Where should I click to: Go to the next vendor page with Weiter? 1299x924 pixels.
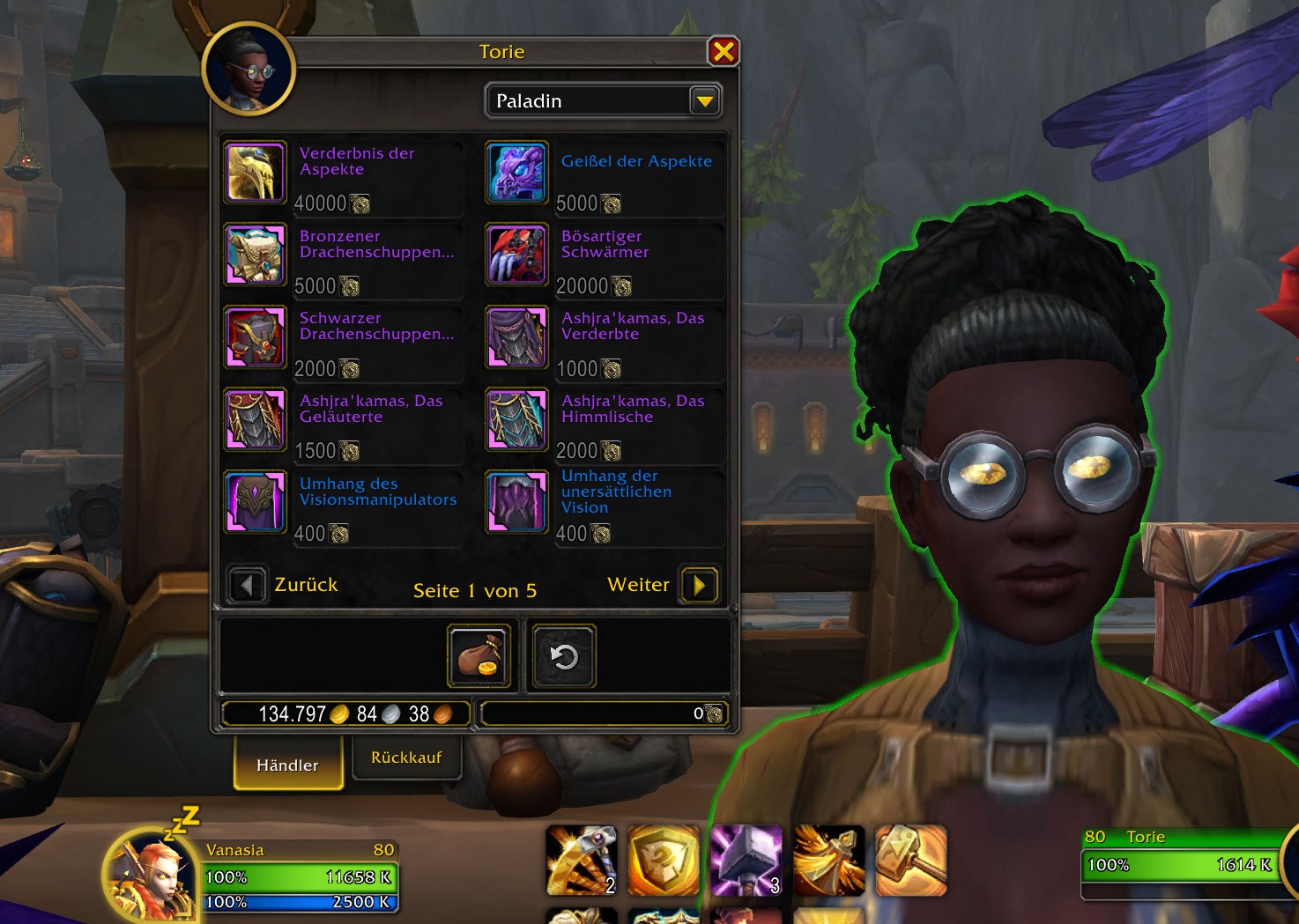coord(699,585)
